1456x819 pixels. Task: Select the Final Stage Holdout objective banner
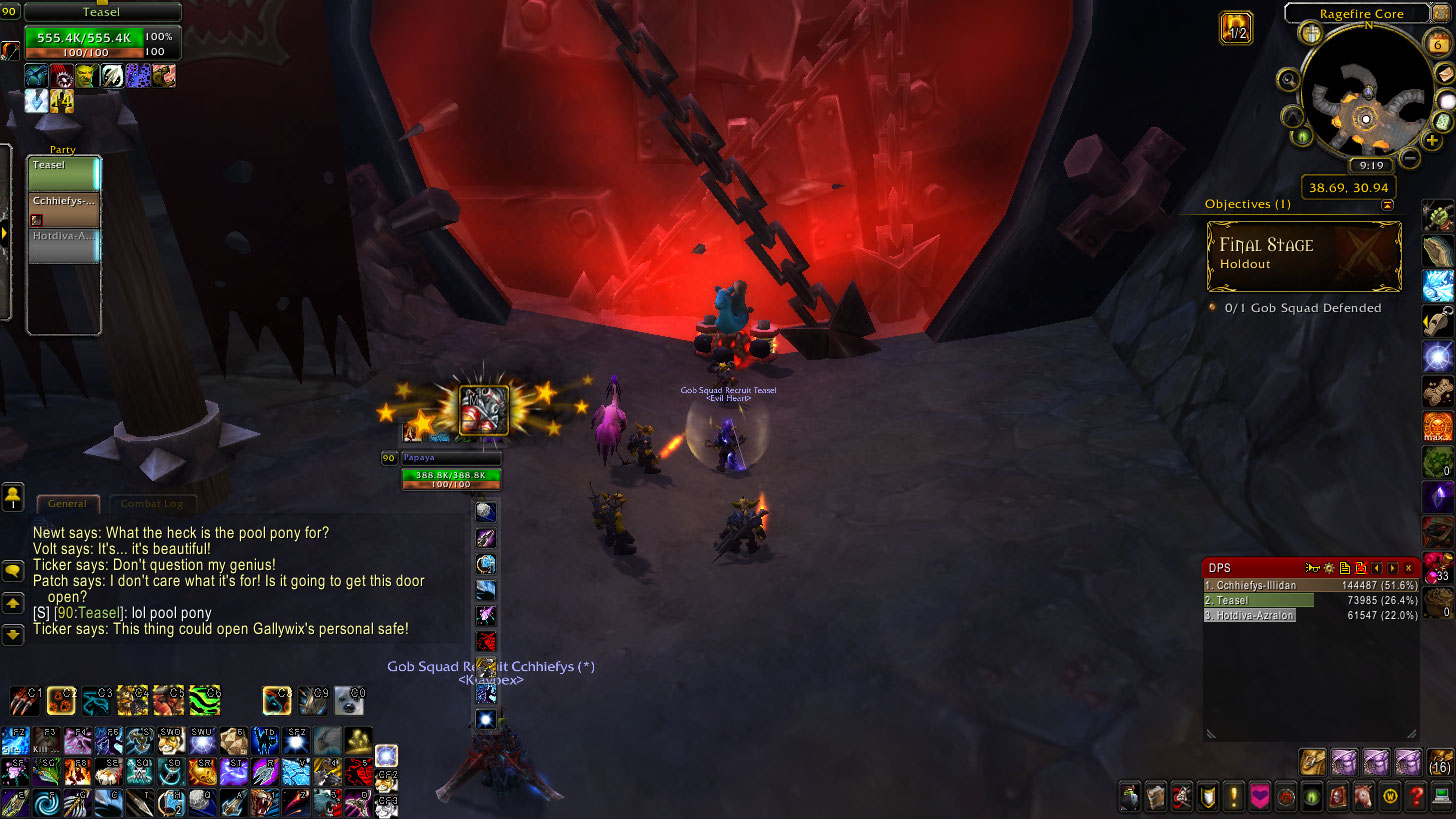pyautogui.click(x=1303, y=255)
